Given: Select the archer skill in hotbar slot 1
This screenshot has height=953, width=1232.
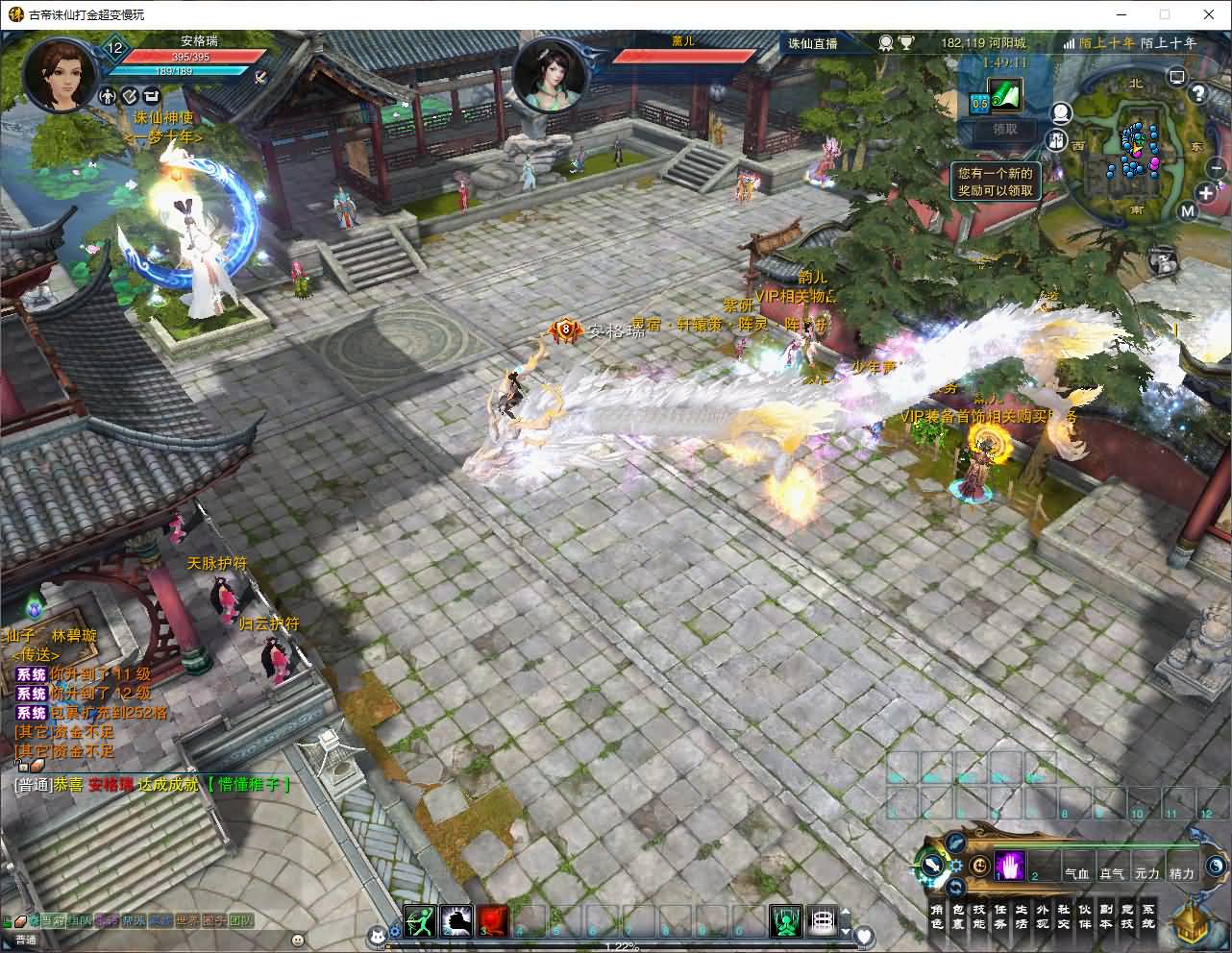Looking at the screenshot, I should tap(420, 917).
